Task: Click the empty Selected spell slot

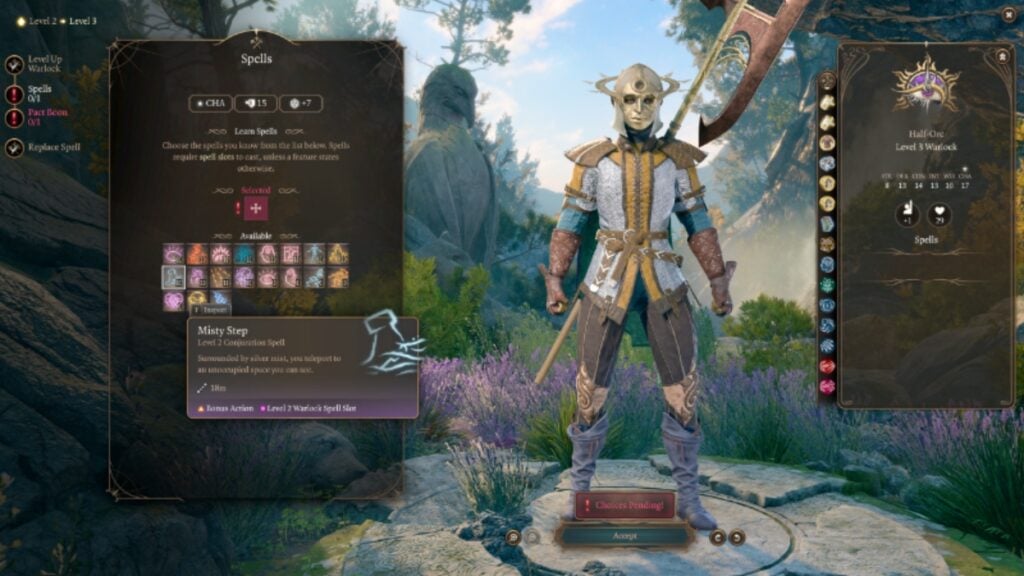Action: [256, 208]
